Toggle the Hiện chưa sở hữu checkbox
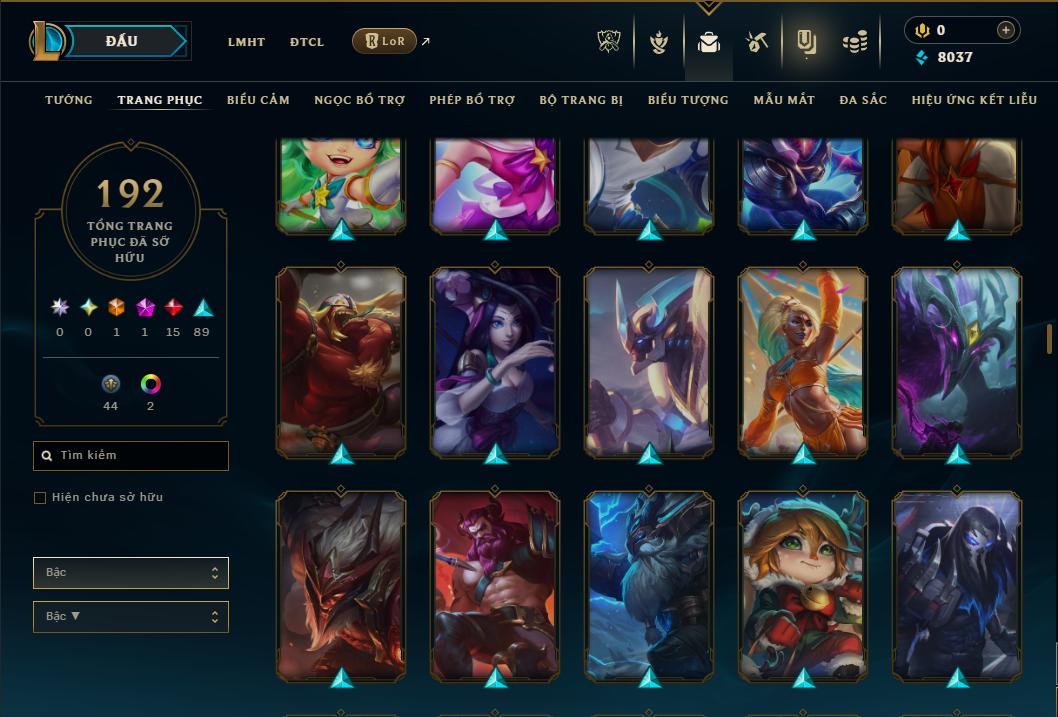 pos(40,498)
